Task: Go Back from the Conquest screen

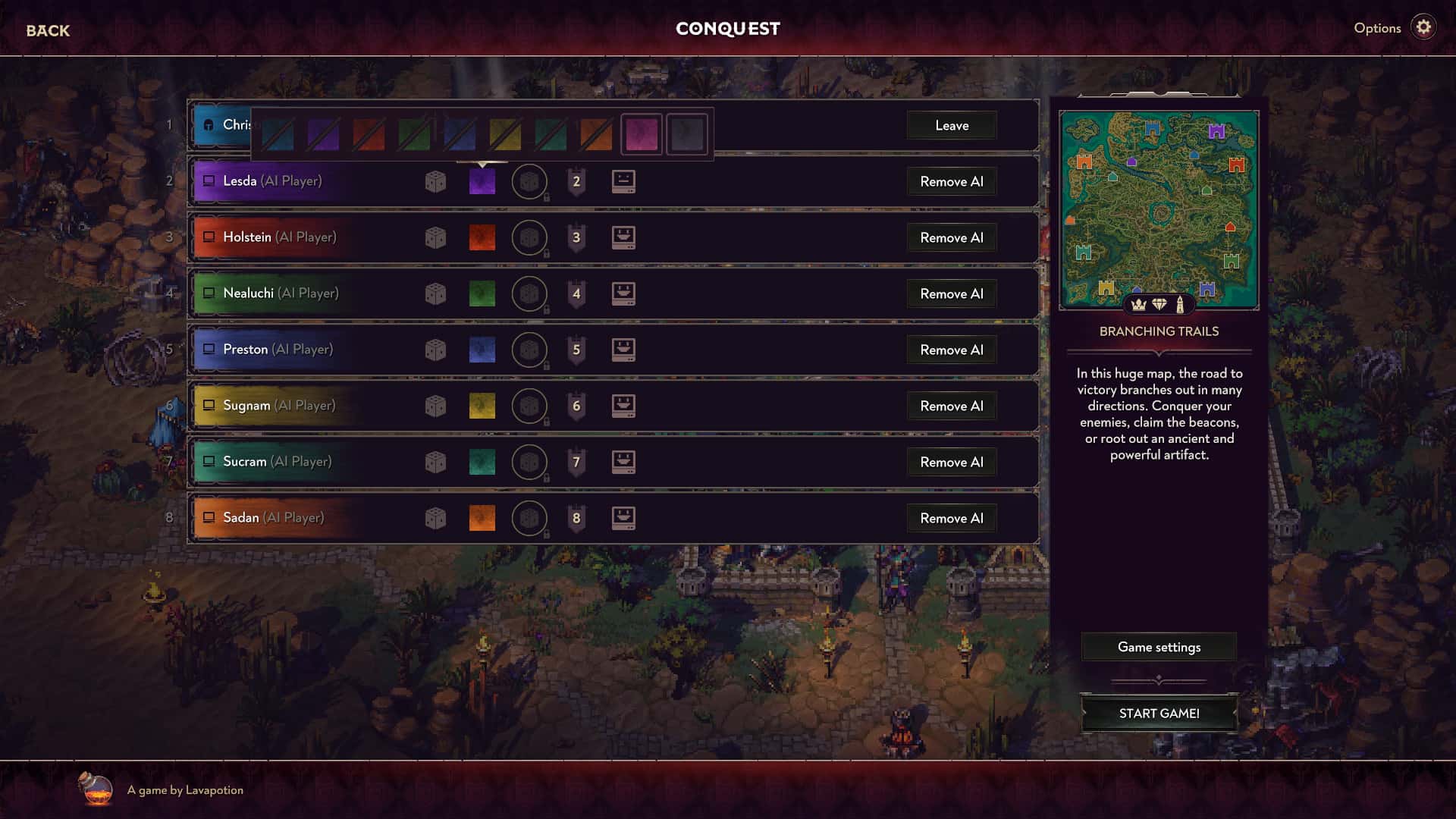Action: (47, 30)
